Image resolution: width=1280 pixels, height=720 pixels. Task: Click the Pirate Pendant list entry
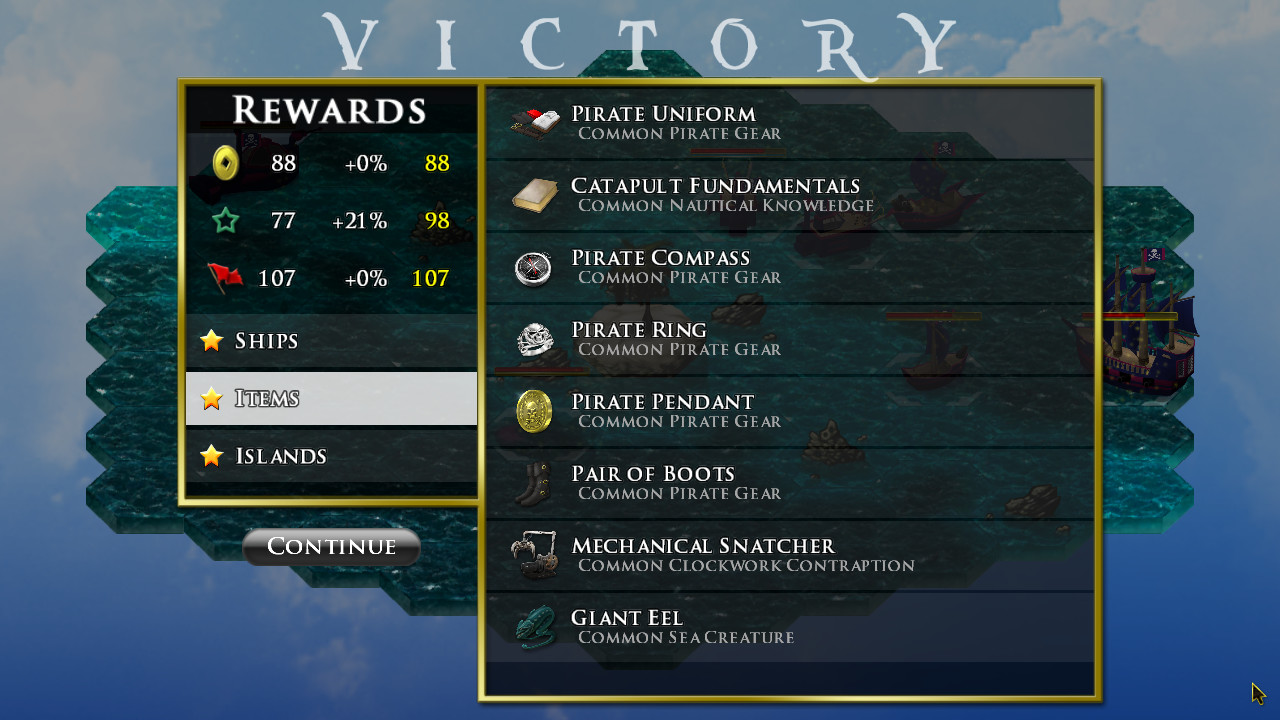(700, 410)
